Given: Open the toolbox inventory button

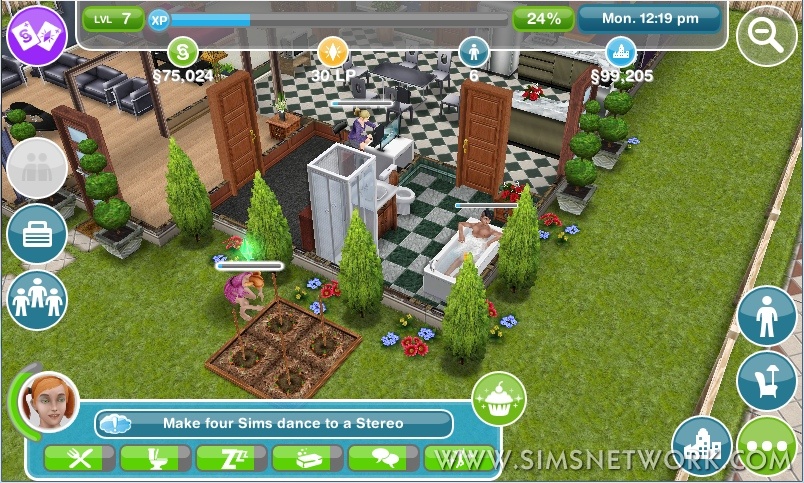Looking at the screenshot, I should pyautogui.click(x=37, y=235).
